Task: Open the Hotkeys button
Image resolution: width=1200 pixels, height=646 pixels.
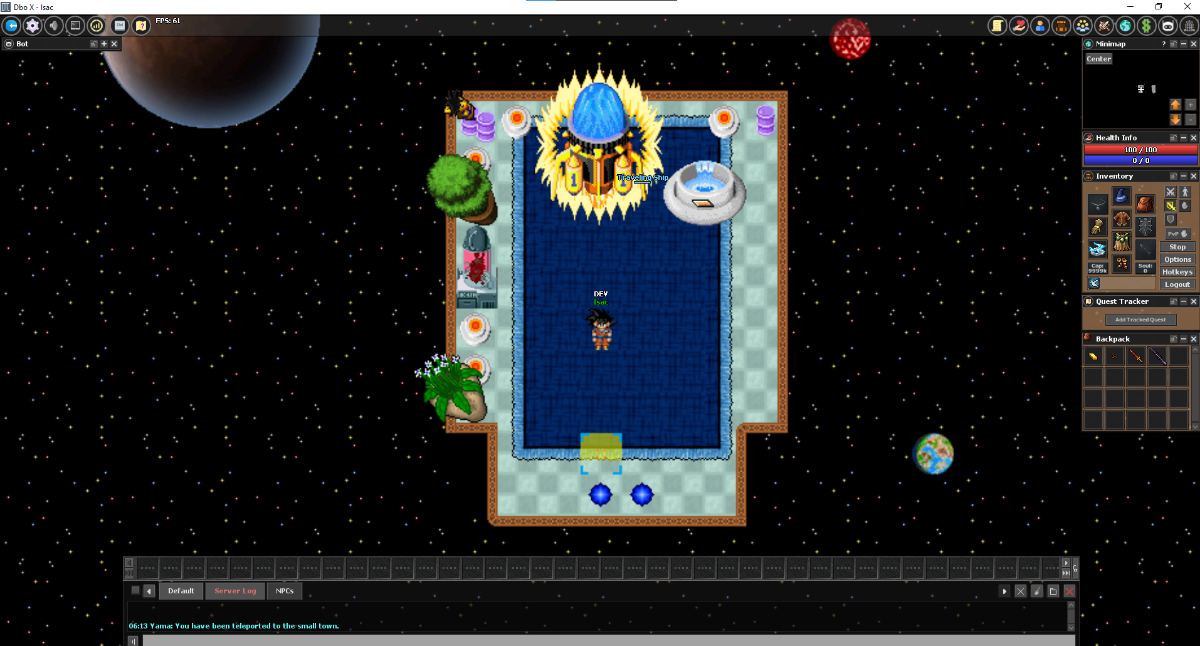Action: tap(1177, 272)
